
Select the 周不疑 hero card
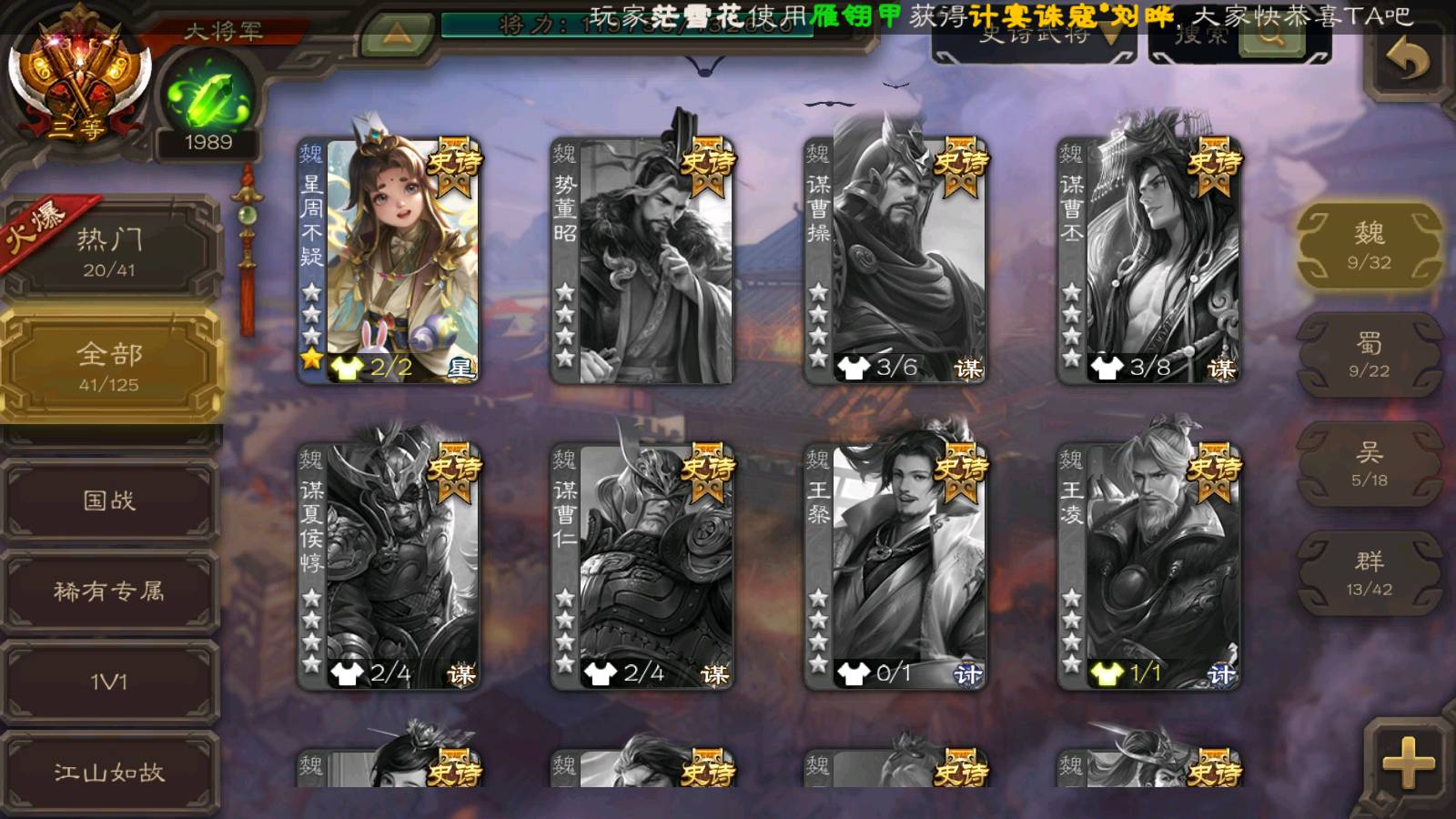point(389,260)
